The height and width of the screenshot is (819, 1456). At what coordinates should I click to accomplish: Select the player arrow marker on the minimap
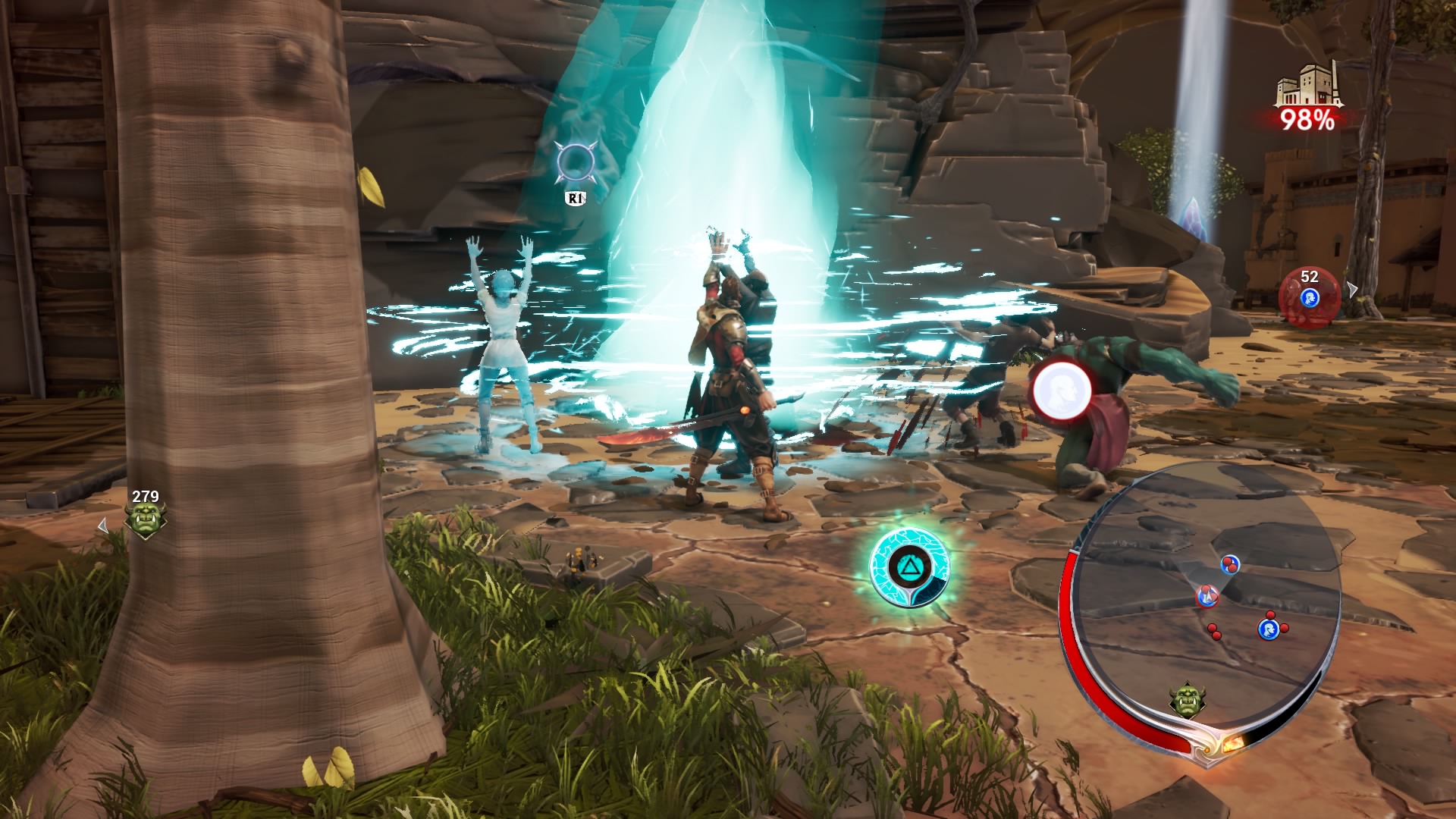coord(1207,597)
